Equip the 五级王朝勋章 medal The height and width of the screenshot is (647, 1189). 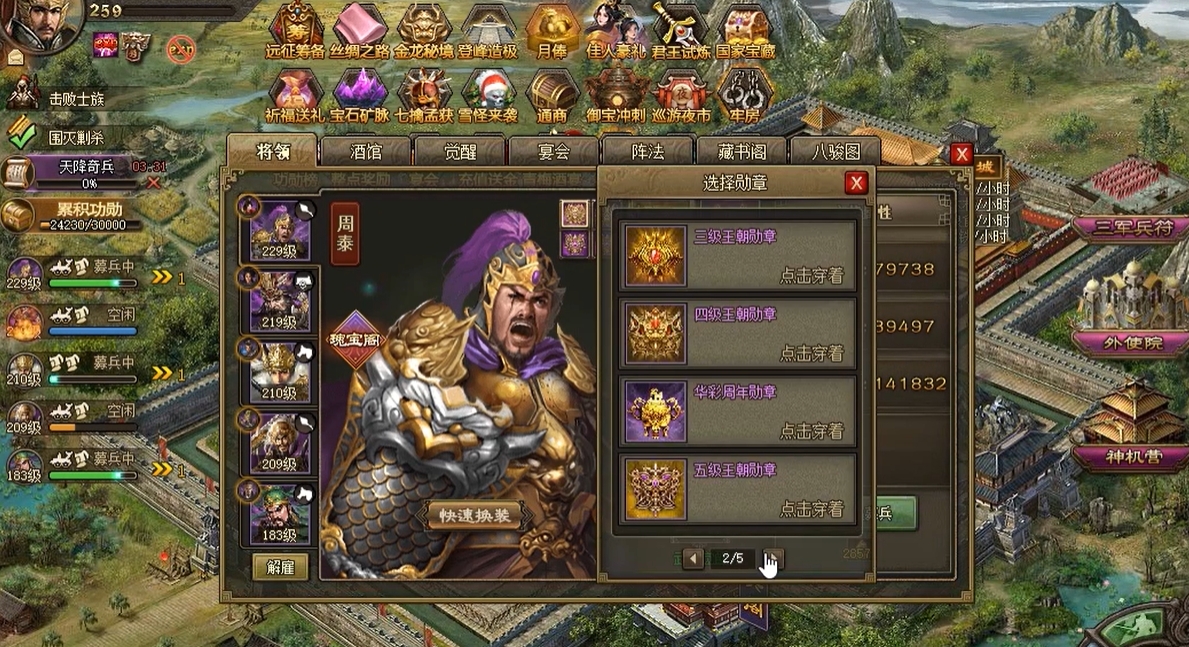tap(811, 509)
